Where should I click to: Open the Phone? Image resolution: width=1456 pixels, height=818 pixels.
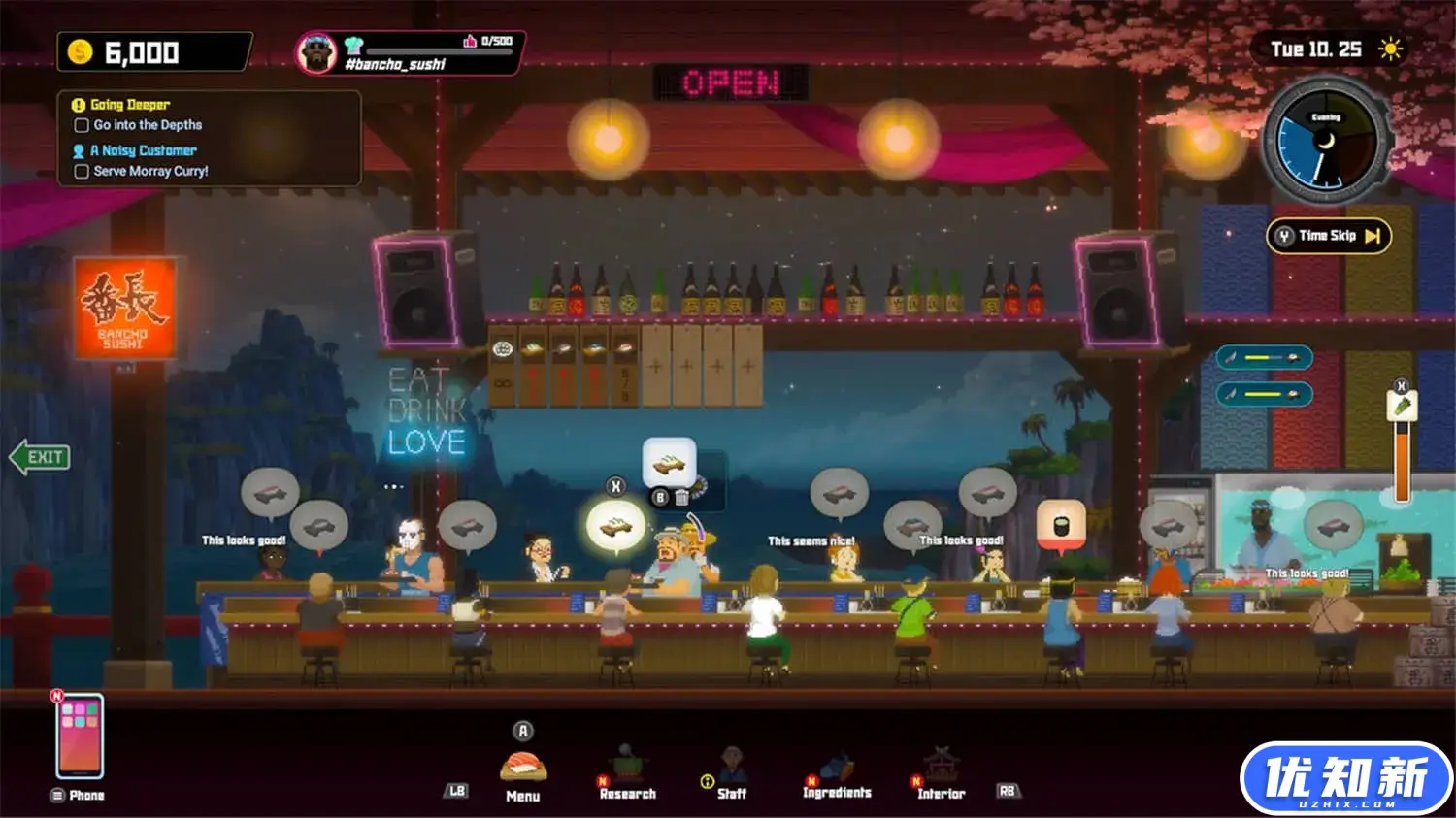[80, 737]
